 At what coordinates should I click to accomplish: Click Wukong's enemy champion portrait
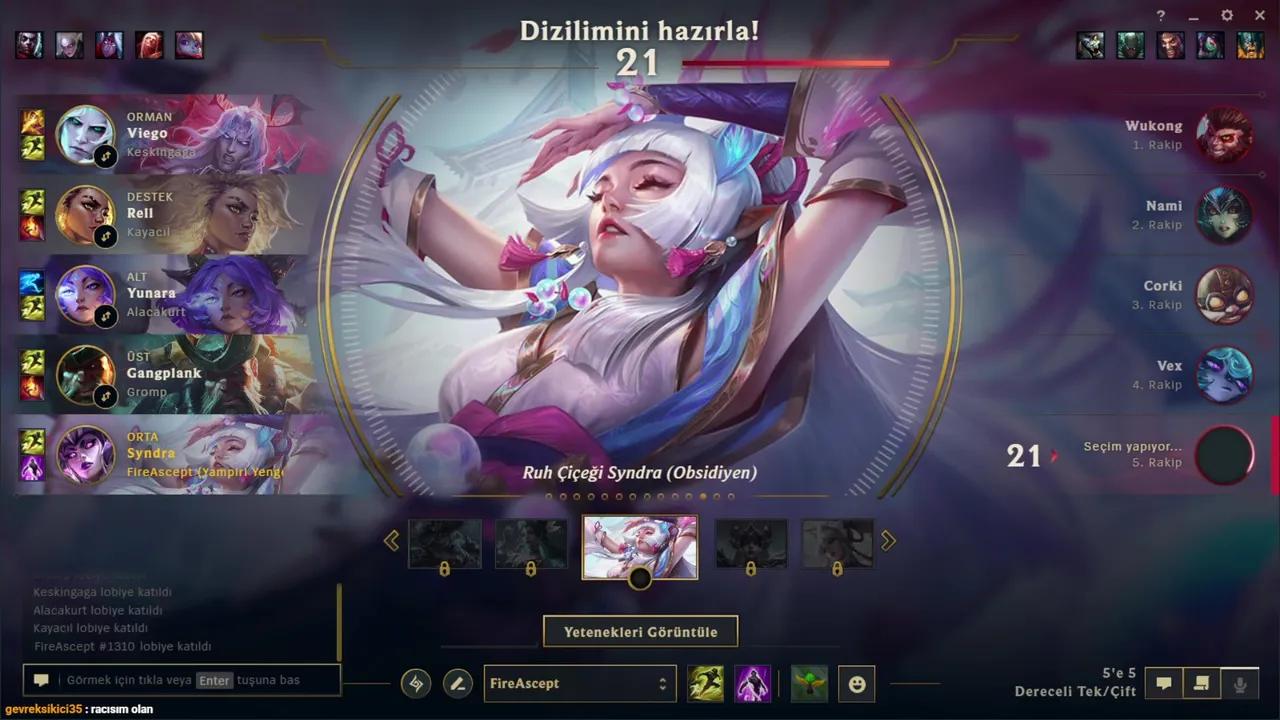tap(1225, 136)
